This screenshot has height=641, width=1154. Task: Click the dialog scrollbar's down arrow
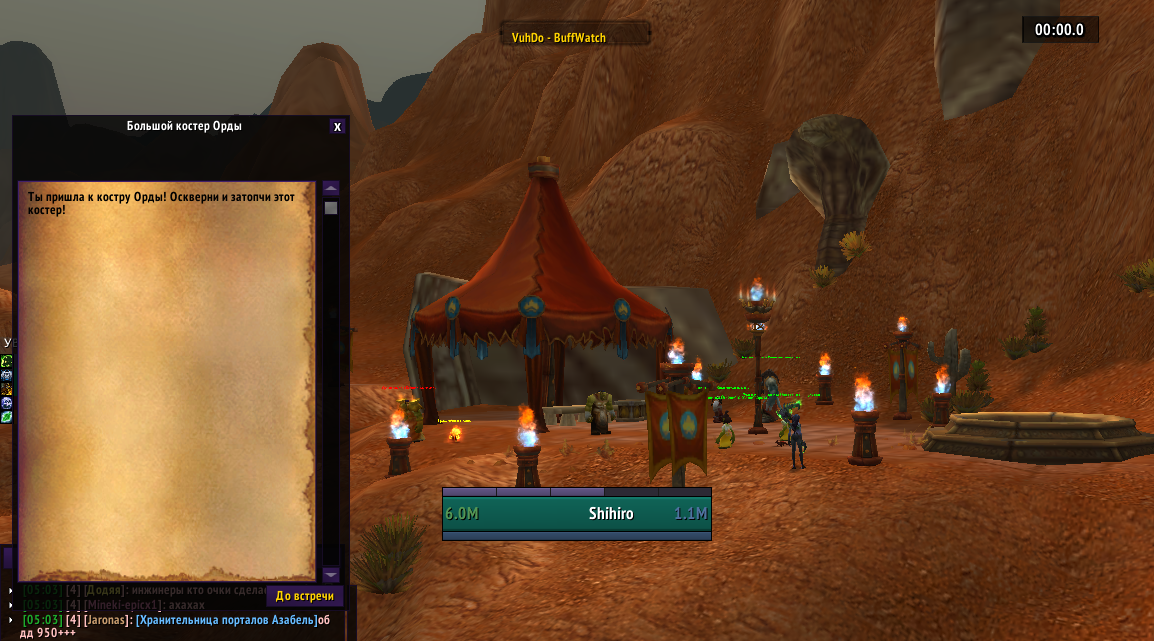tap(331, 574)
